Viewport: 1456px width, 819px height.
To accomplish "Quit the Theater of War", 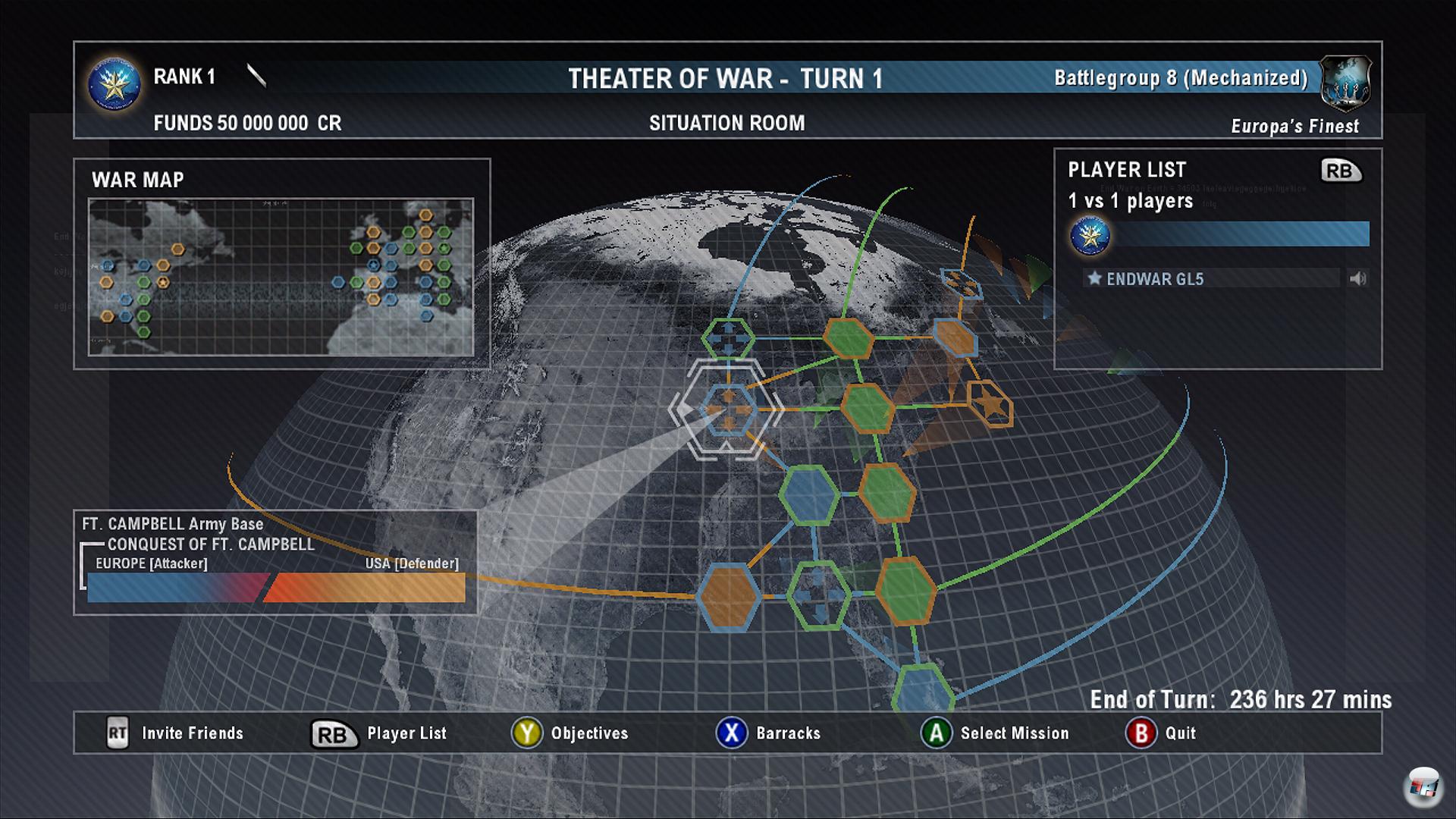I will (x=1160, y=733).
